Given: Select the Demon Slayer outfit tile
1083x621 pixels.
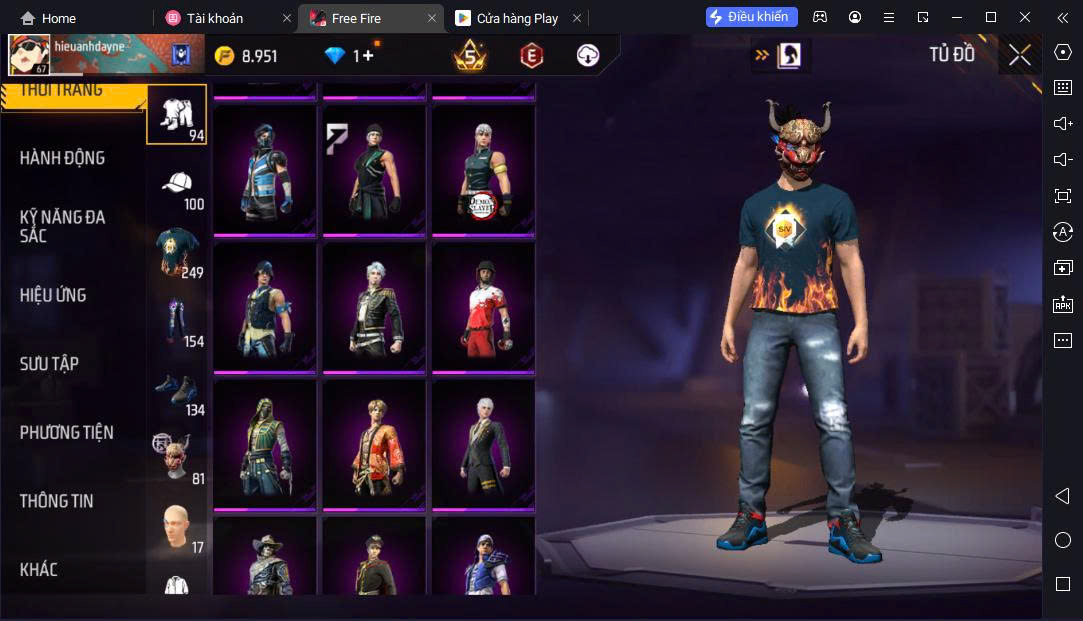Looking at the screenshot, I should tap(484, 170).
